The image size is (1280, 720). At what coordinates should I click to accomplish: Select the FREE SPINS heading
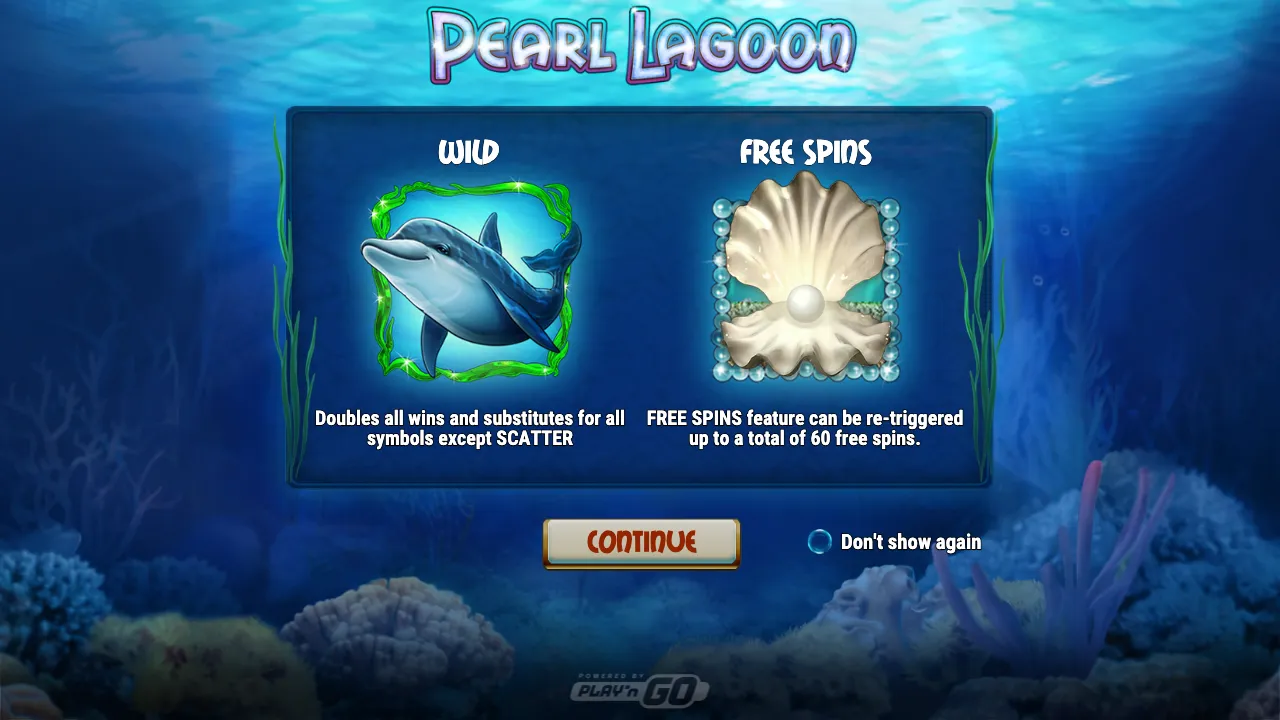pos(806,153)
